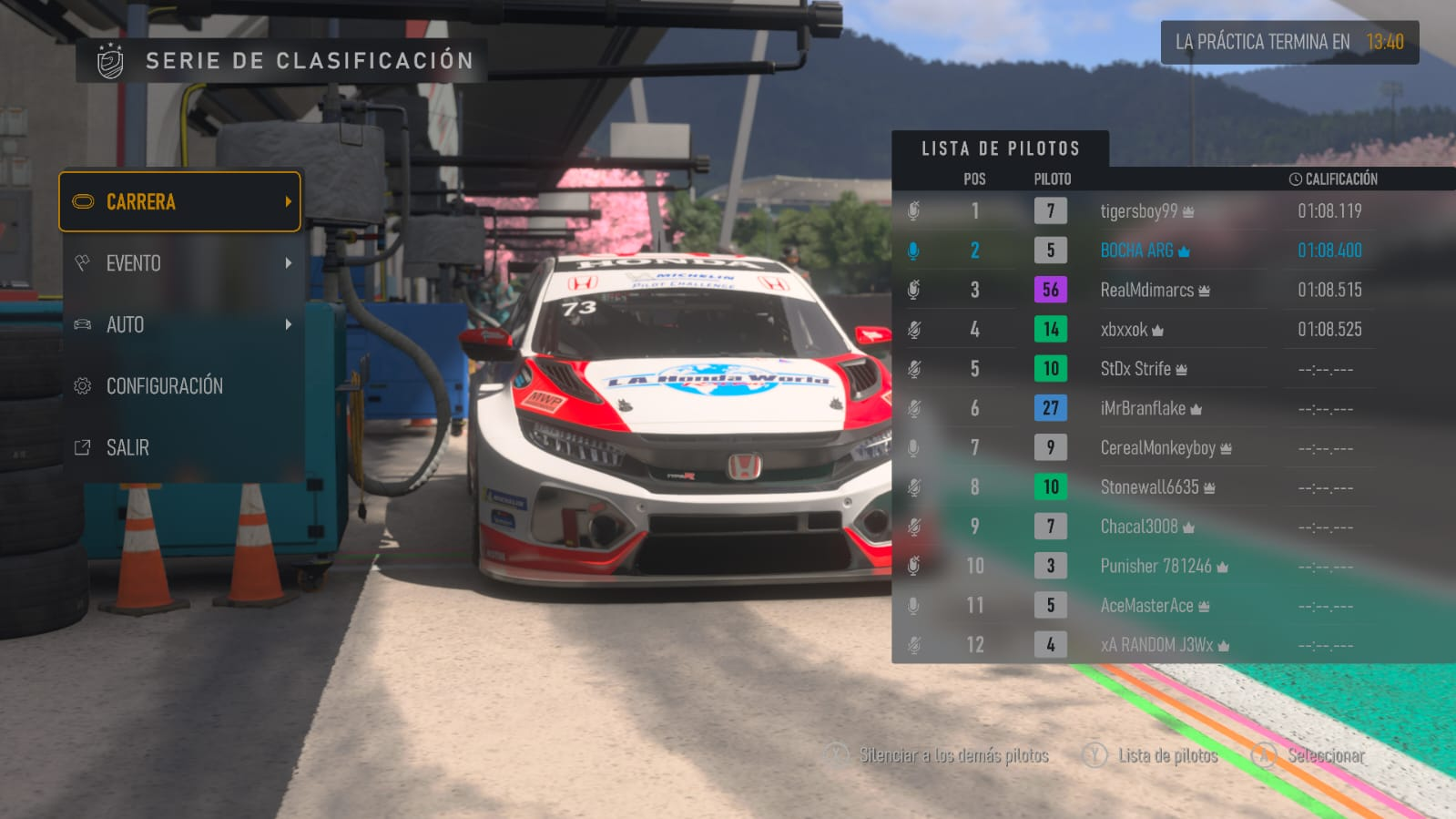Click the BOCHA ARG driver row
This screenshot has width=1456, height=819.
[1136, 251]
